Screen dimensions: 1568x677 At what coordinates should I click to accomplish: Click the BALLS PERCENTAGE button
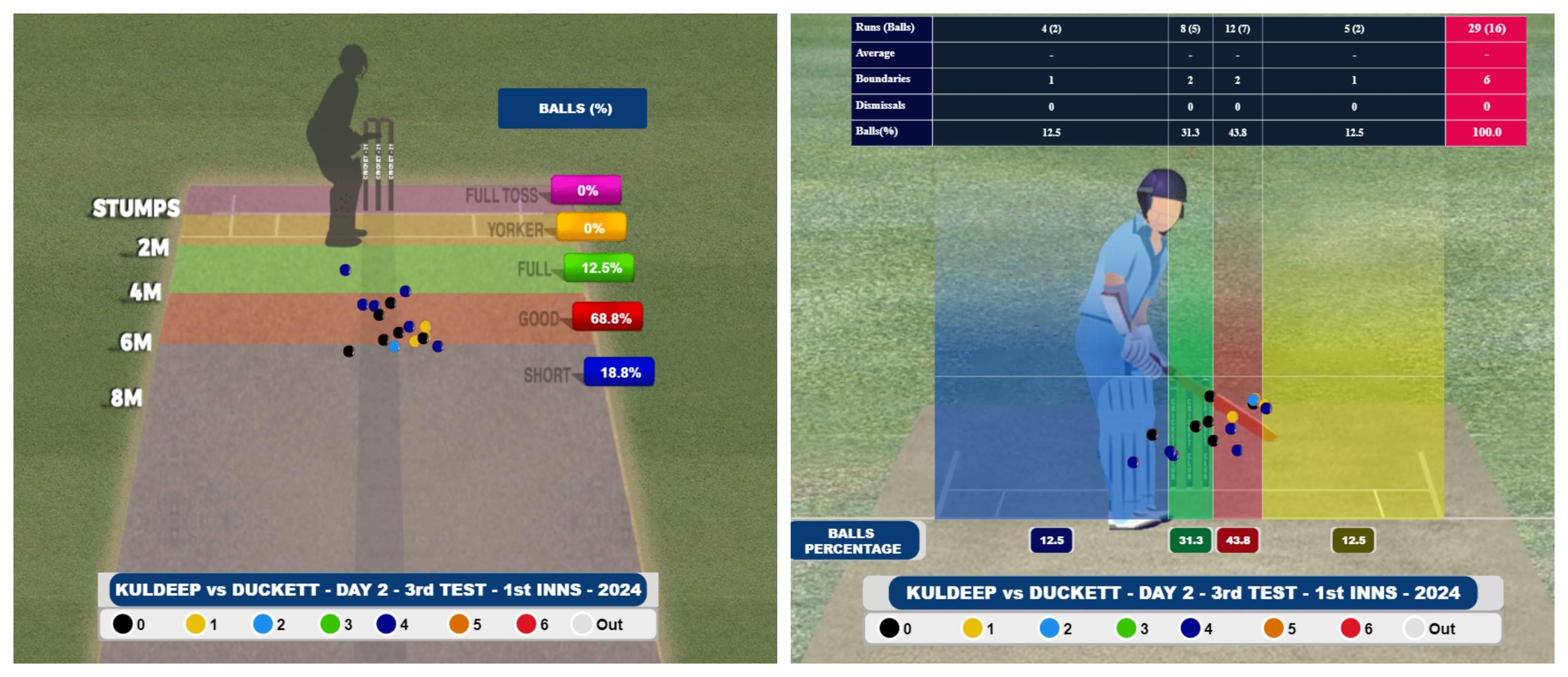tap(853, 541)
